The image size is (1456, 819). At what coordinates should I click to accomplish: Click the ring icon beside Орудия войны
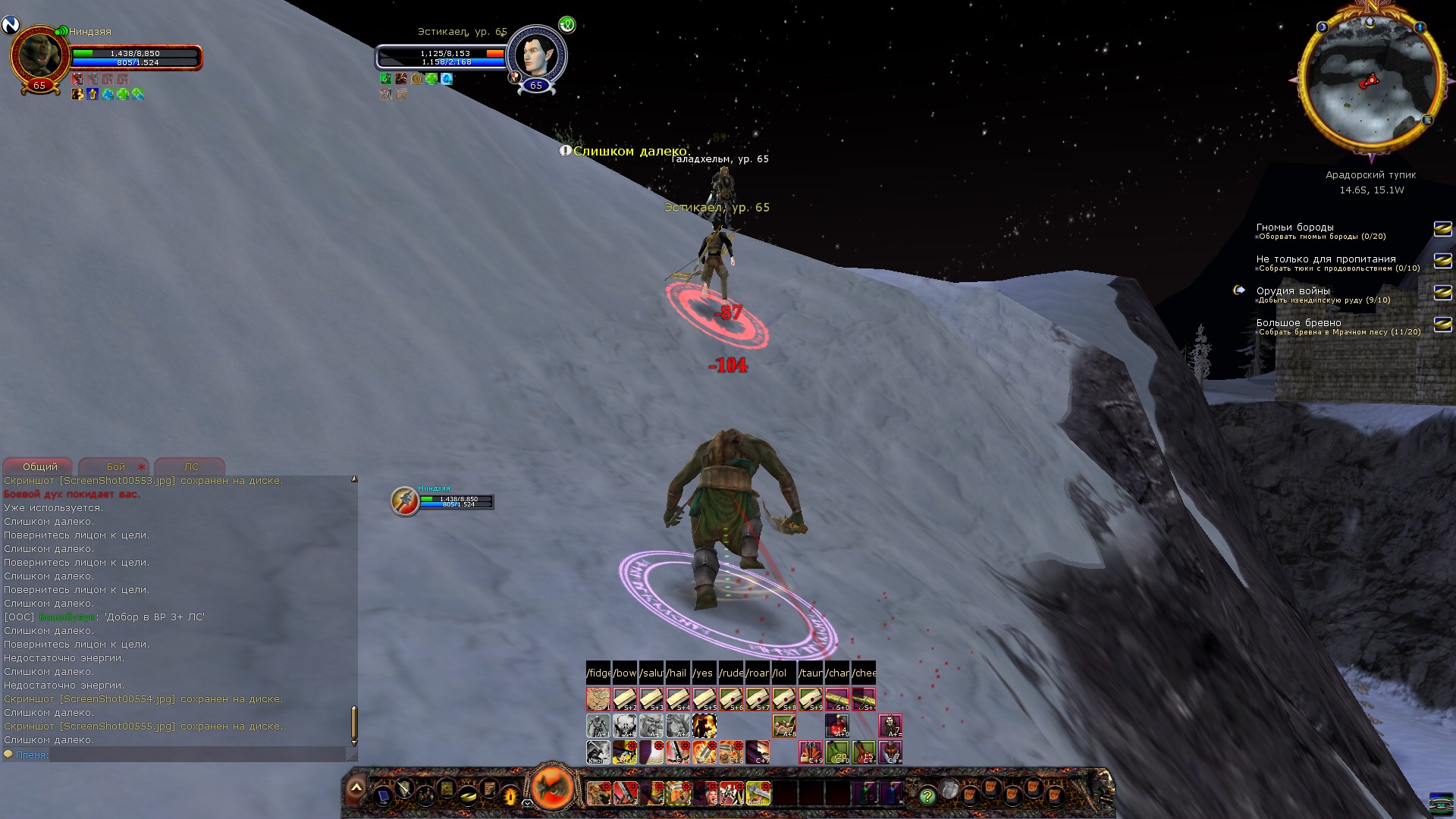point(1239,290)
